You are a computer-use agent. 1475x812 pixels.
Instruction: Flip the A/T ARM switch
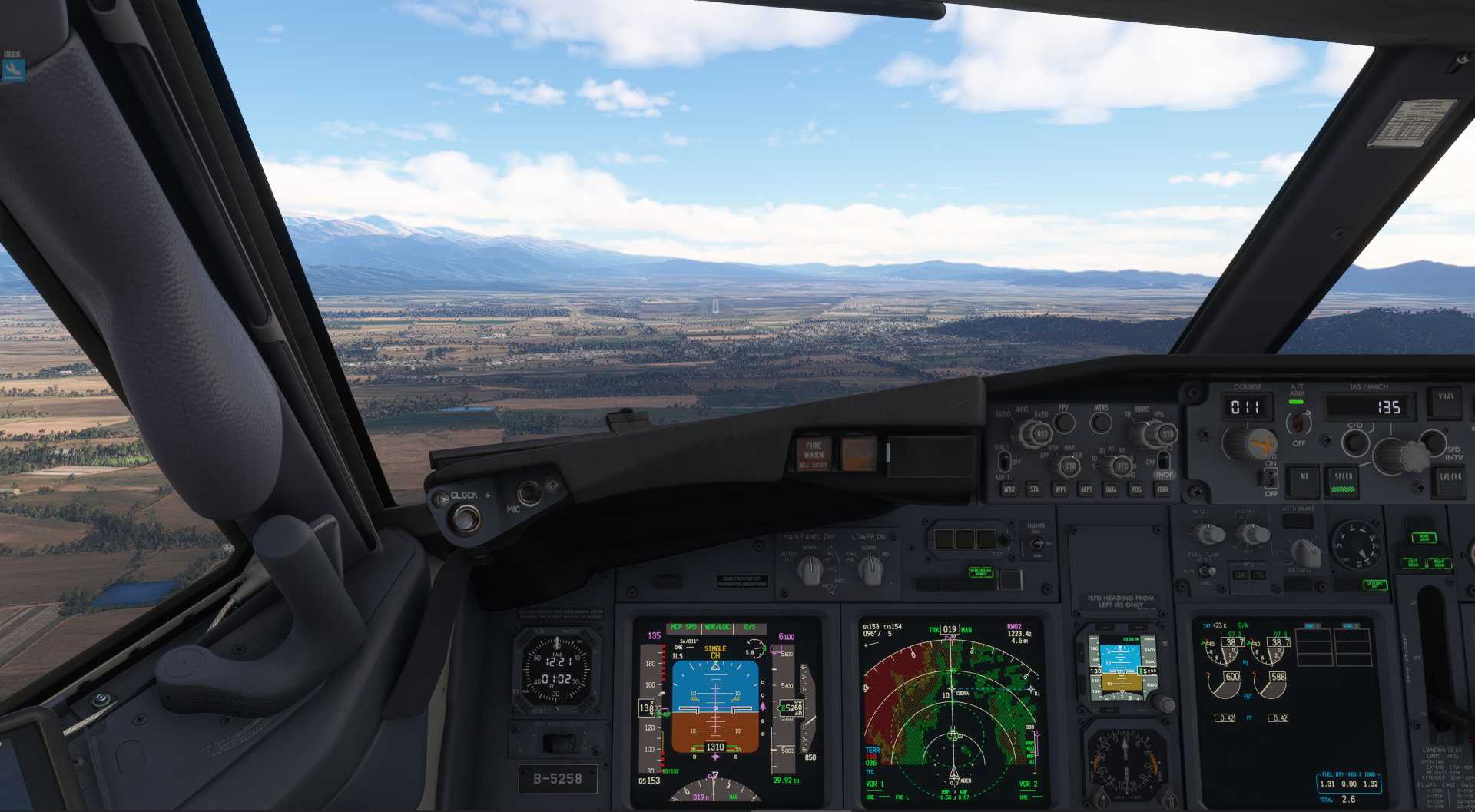coord(1298,421)
